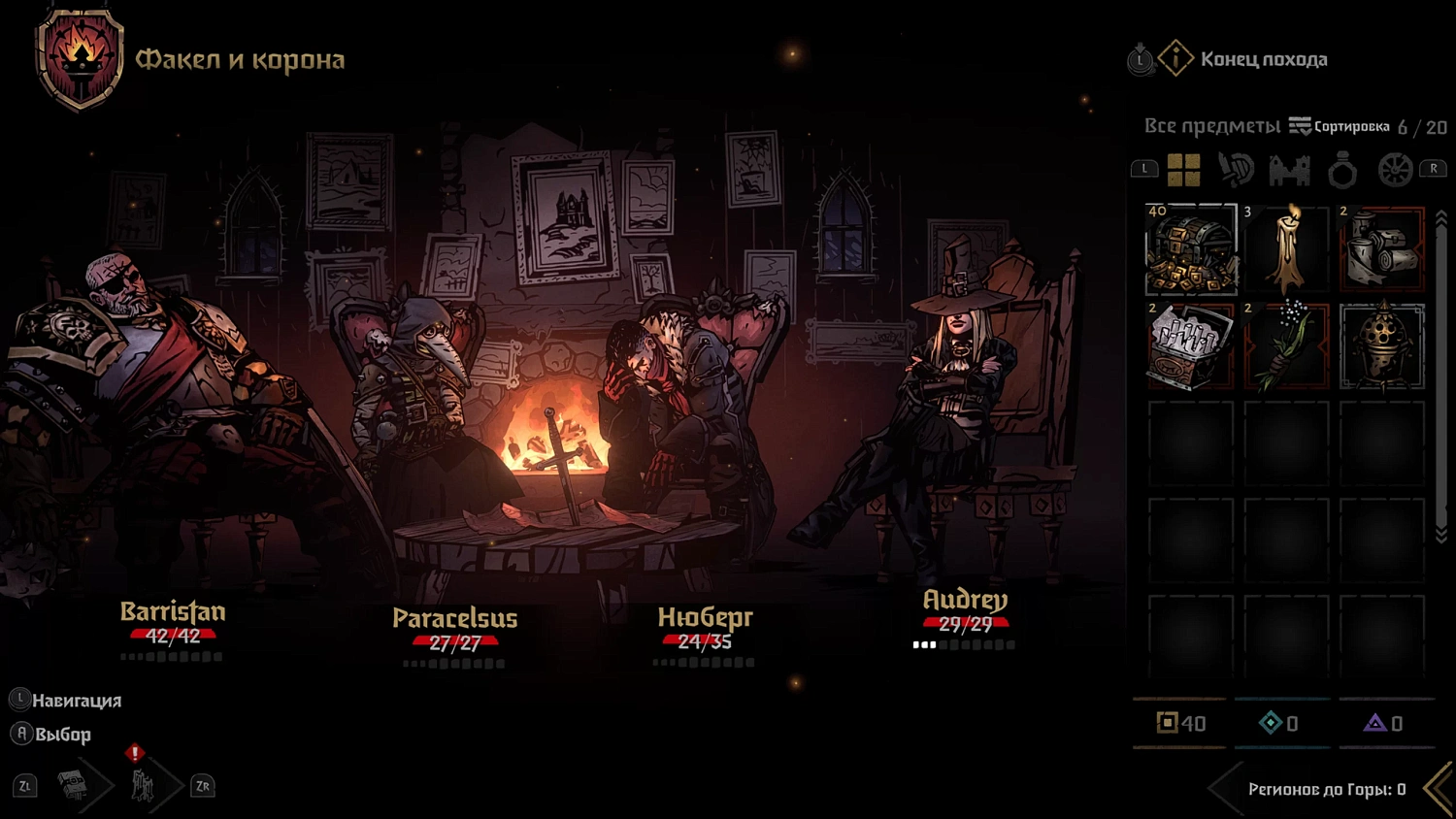The width and height of the screenshot is (1456, 819).
Task: Select the treasure chest item with 40 count
Action: [x=1191, y=249]
